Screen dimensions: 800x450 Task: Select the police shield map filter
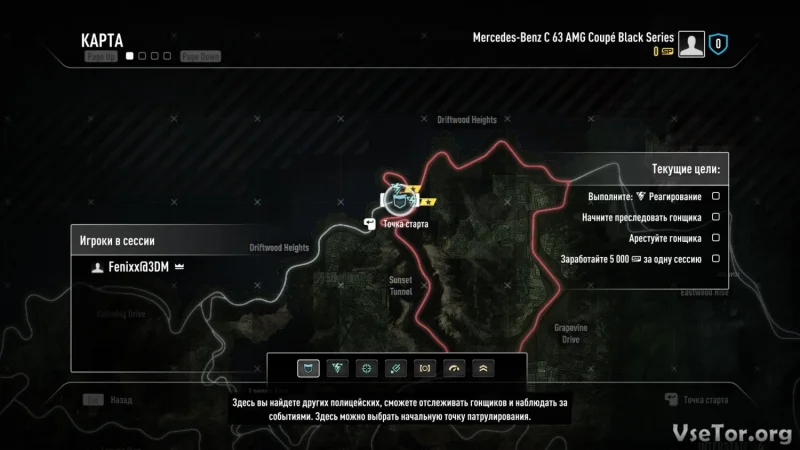pos(309,368)
